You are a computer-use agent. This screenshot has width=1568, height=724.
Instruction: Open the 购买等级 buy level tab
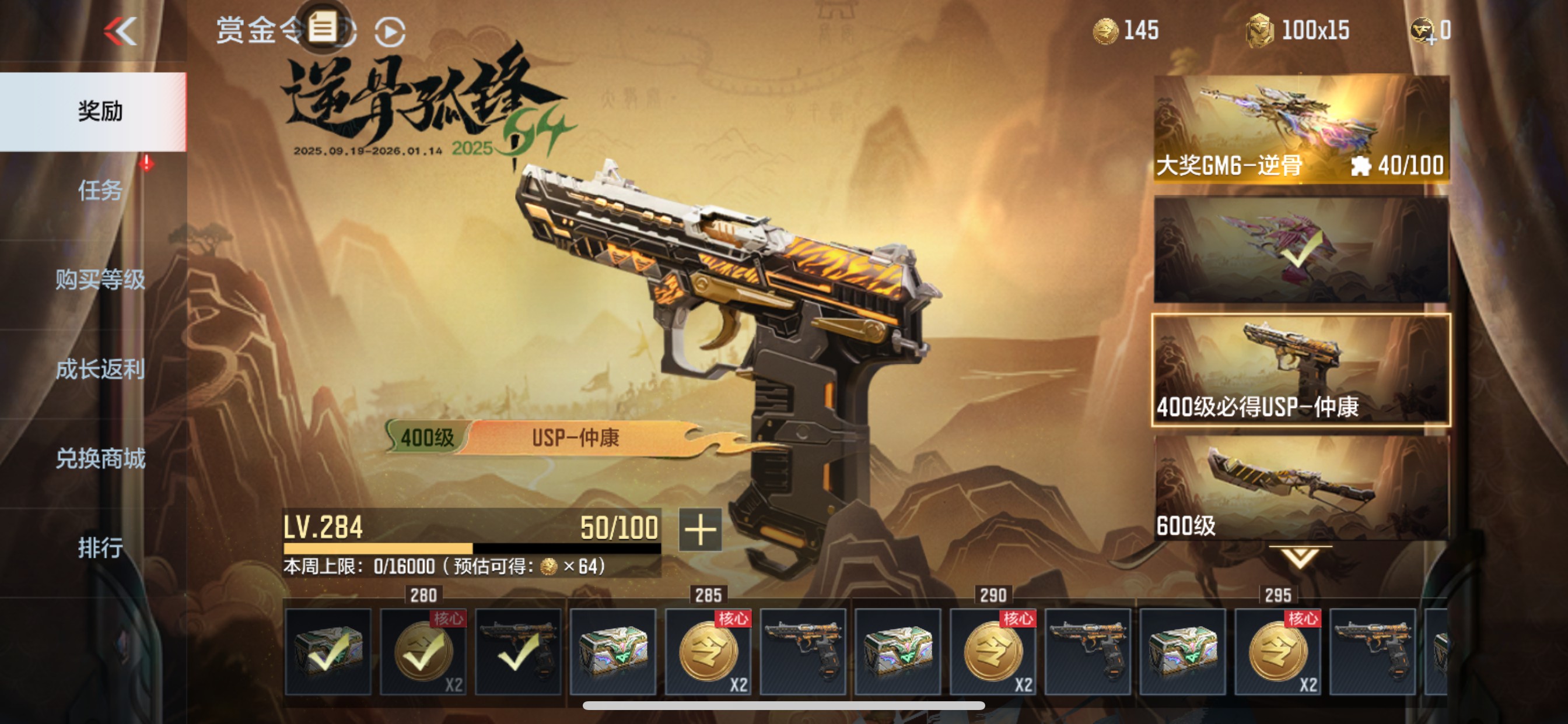click(x=100, y=280)
